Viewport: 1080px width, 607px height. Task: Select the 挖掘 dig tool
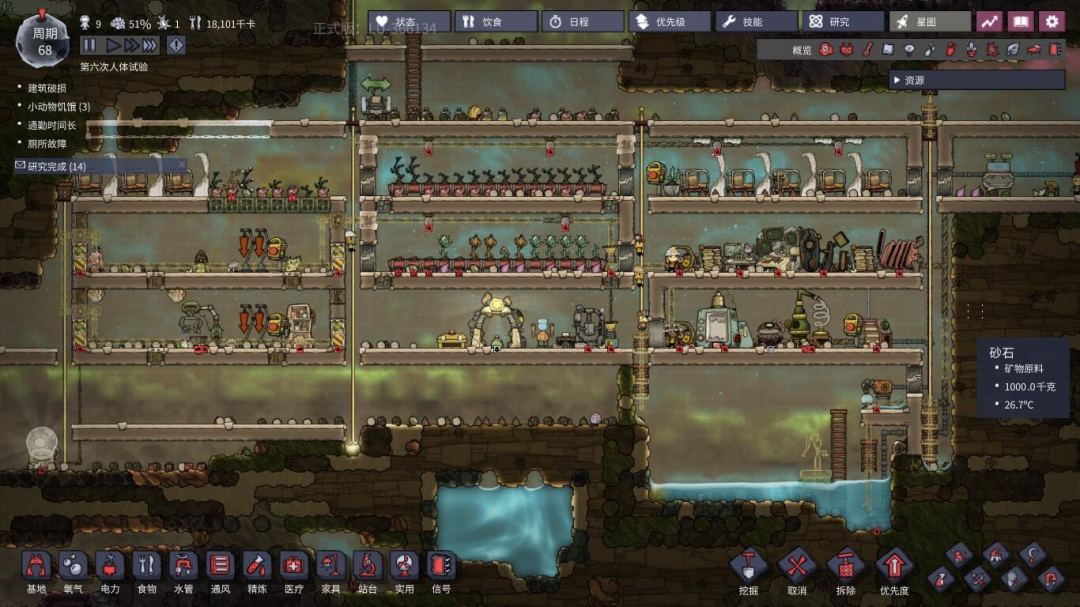pyautogui.click(x=748, y=569)
